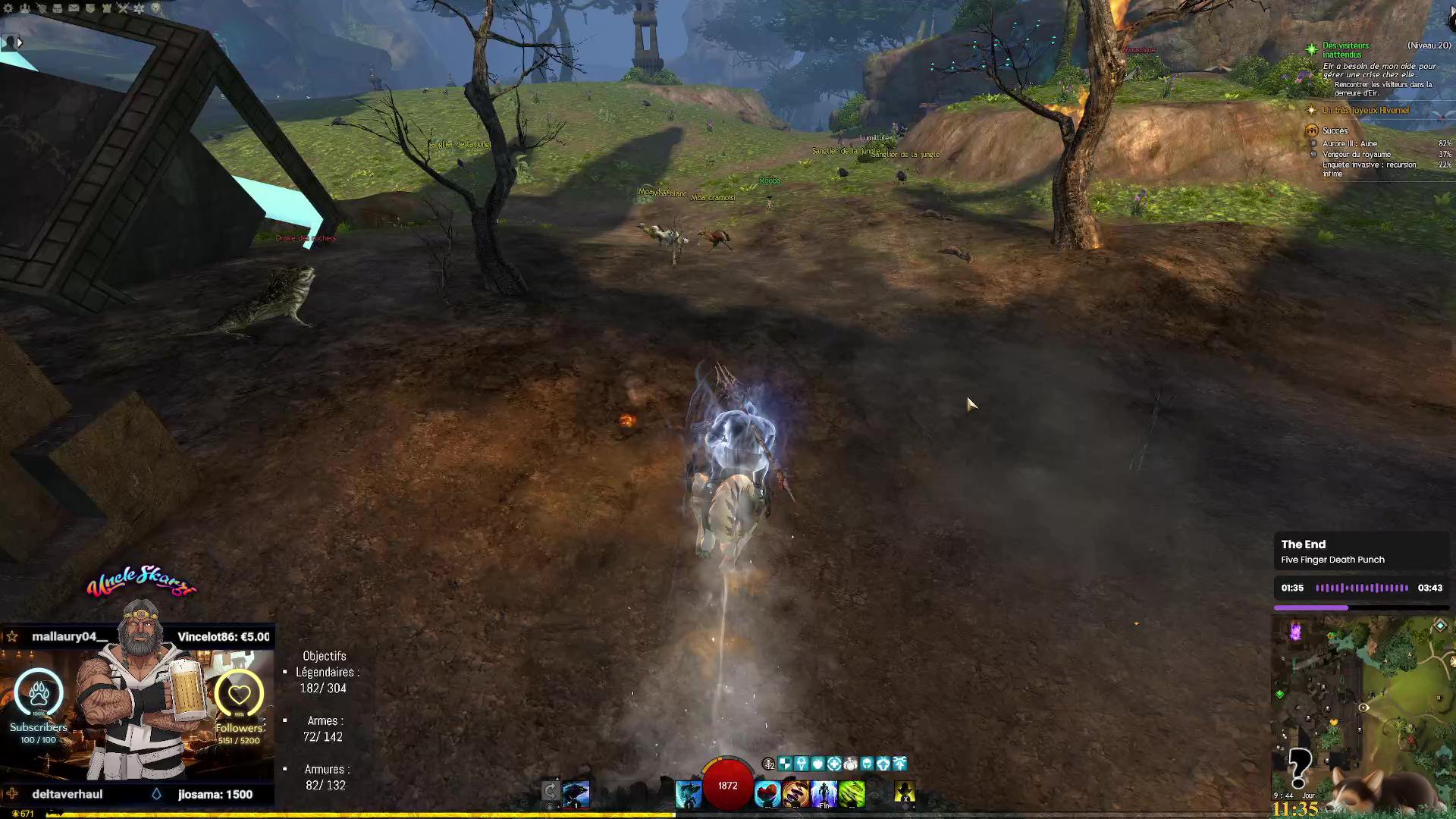The height and width of the screenshot is (819, 1456).
Task: Activate the mount's wolf skill left of health orb
Action: point(689,794)
